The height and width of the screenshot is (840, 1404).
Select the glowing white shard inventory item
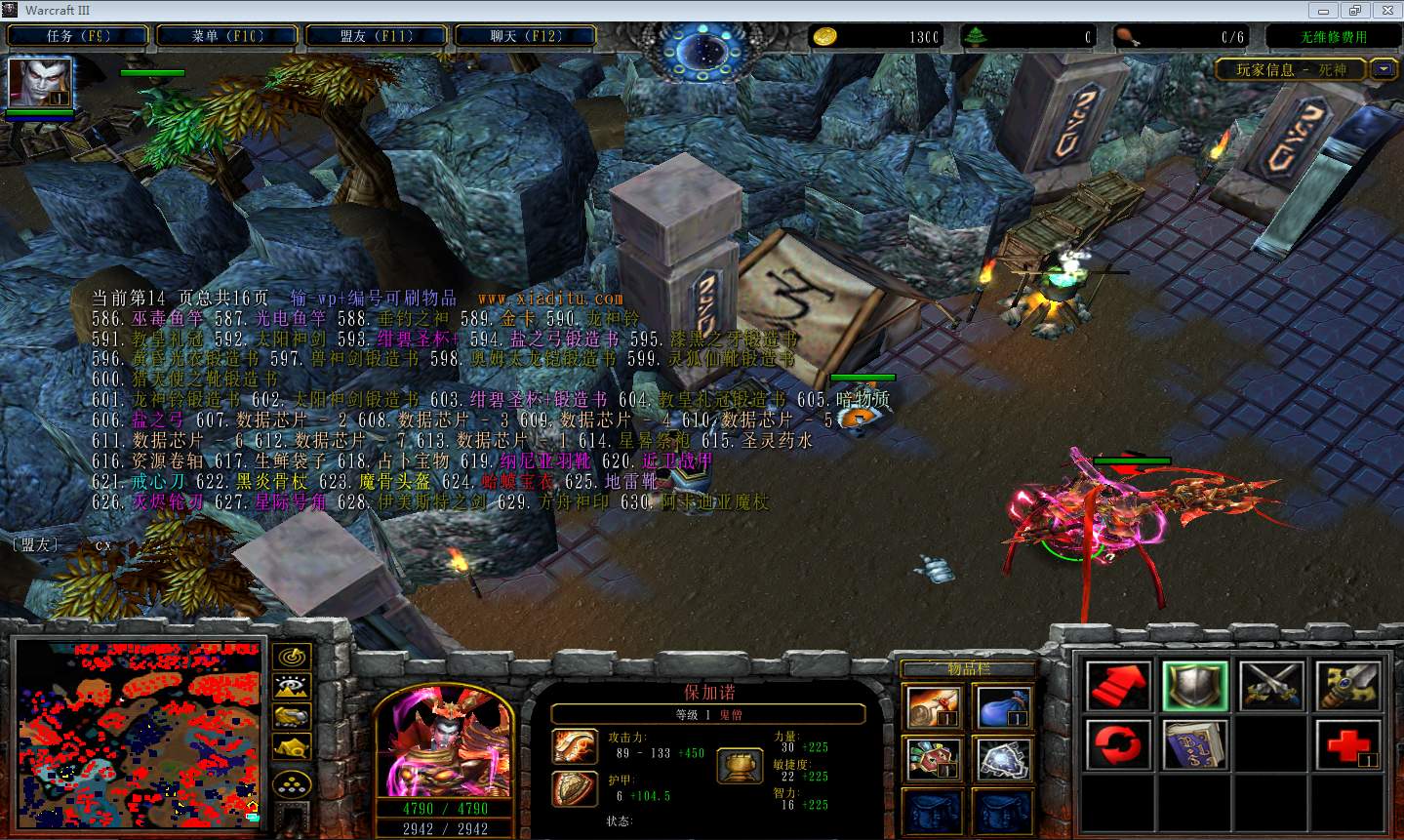[1002, 759]
